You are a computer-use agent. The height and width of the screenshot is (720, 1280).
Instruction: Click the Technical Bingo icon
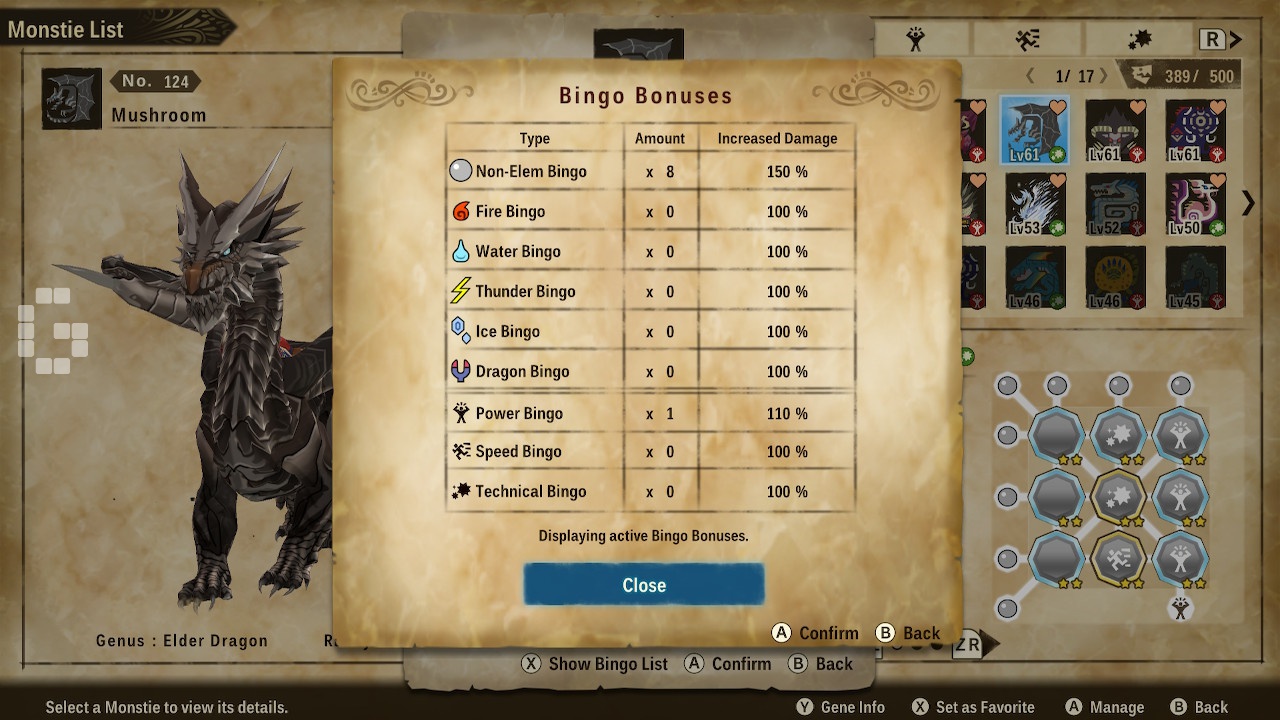pyautogui.click(x=460, y=491)
